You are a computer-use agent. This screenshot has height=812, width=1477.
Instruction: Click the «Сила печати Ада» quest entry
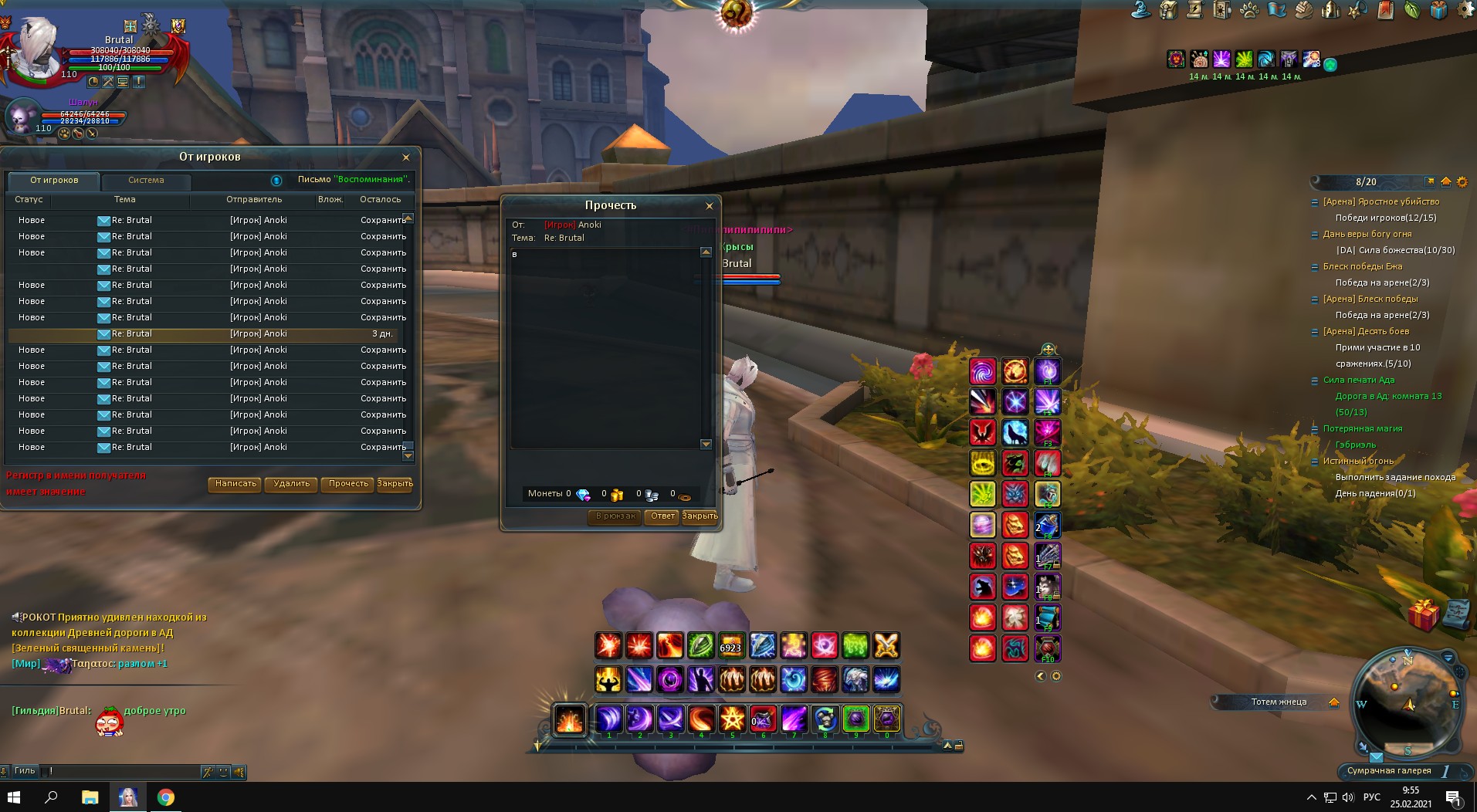(1358, 380)
